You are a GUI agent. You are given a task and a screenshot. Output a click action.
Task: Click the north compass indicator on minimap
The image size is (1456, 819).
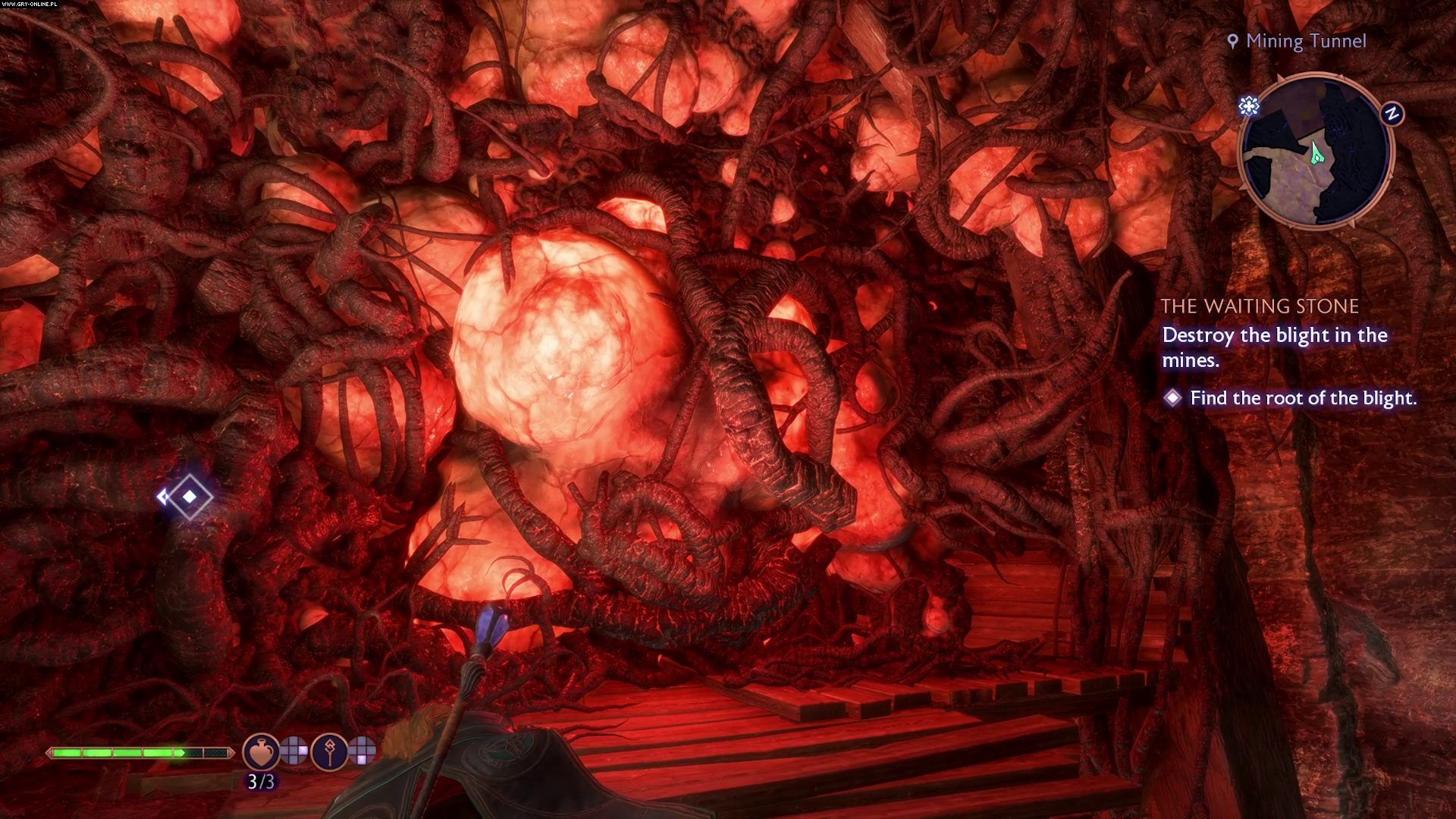pyautogui.click(x=1392, y=114)
